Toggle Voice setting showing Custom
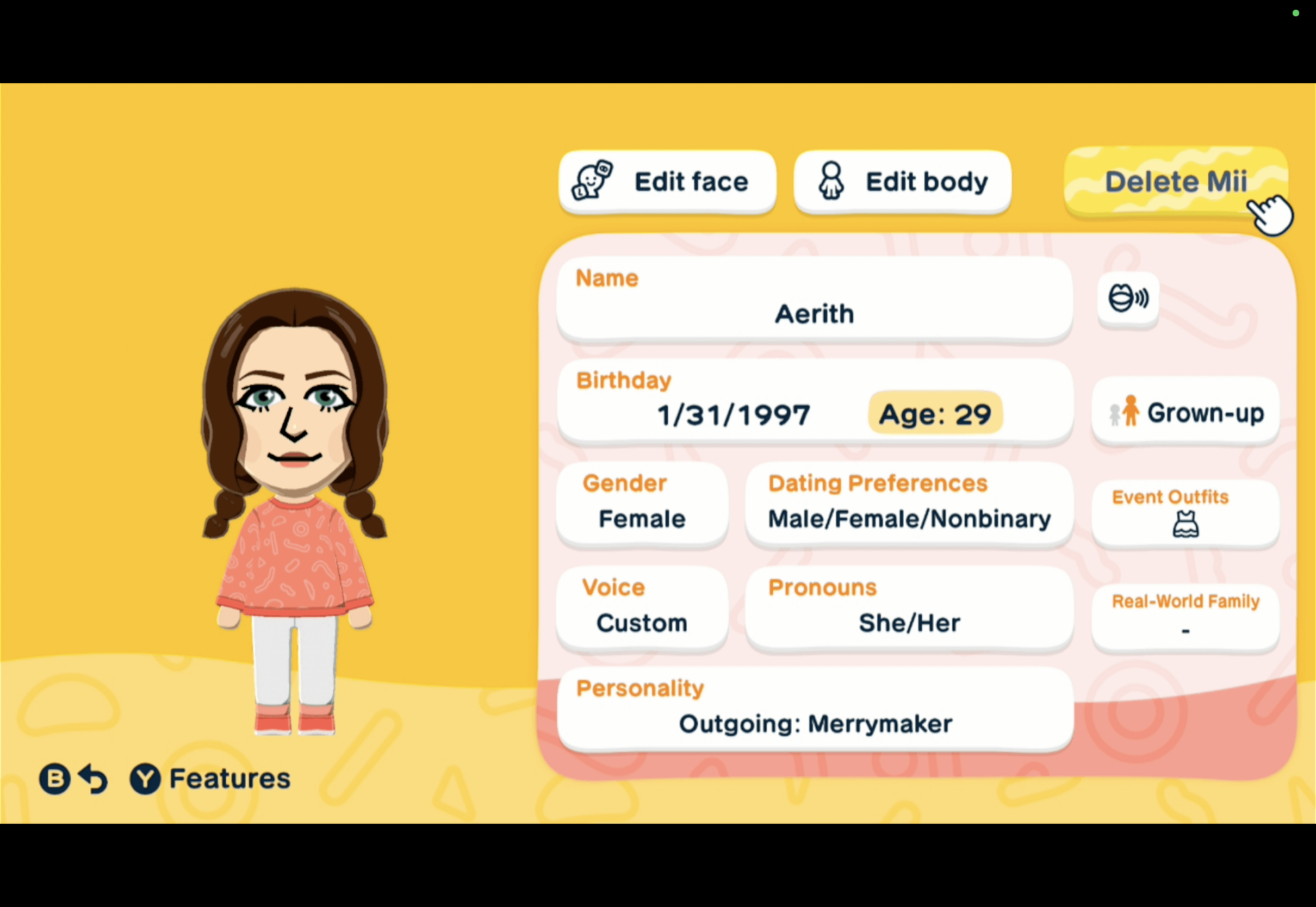Viewport: 1316px width, 907px height. point(642,608)
